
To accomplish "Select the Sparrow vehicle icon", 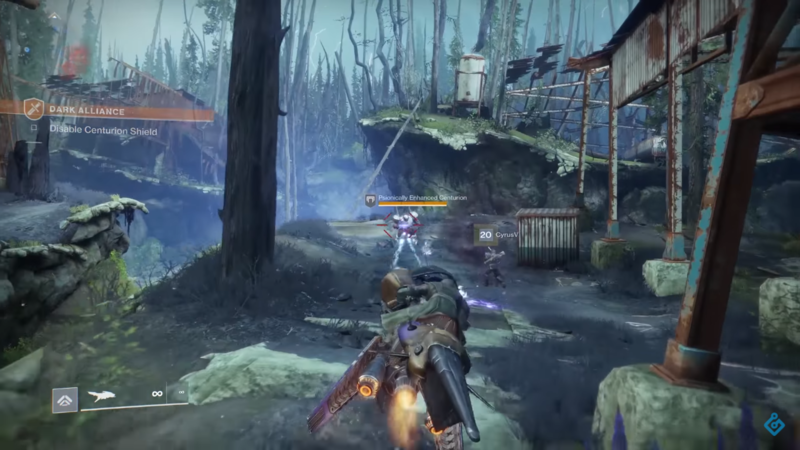I will pos(101,395).
